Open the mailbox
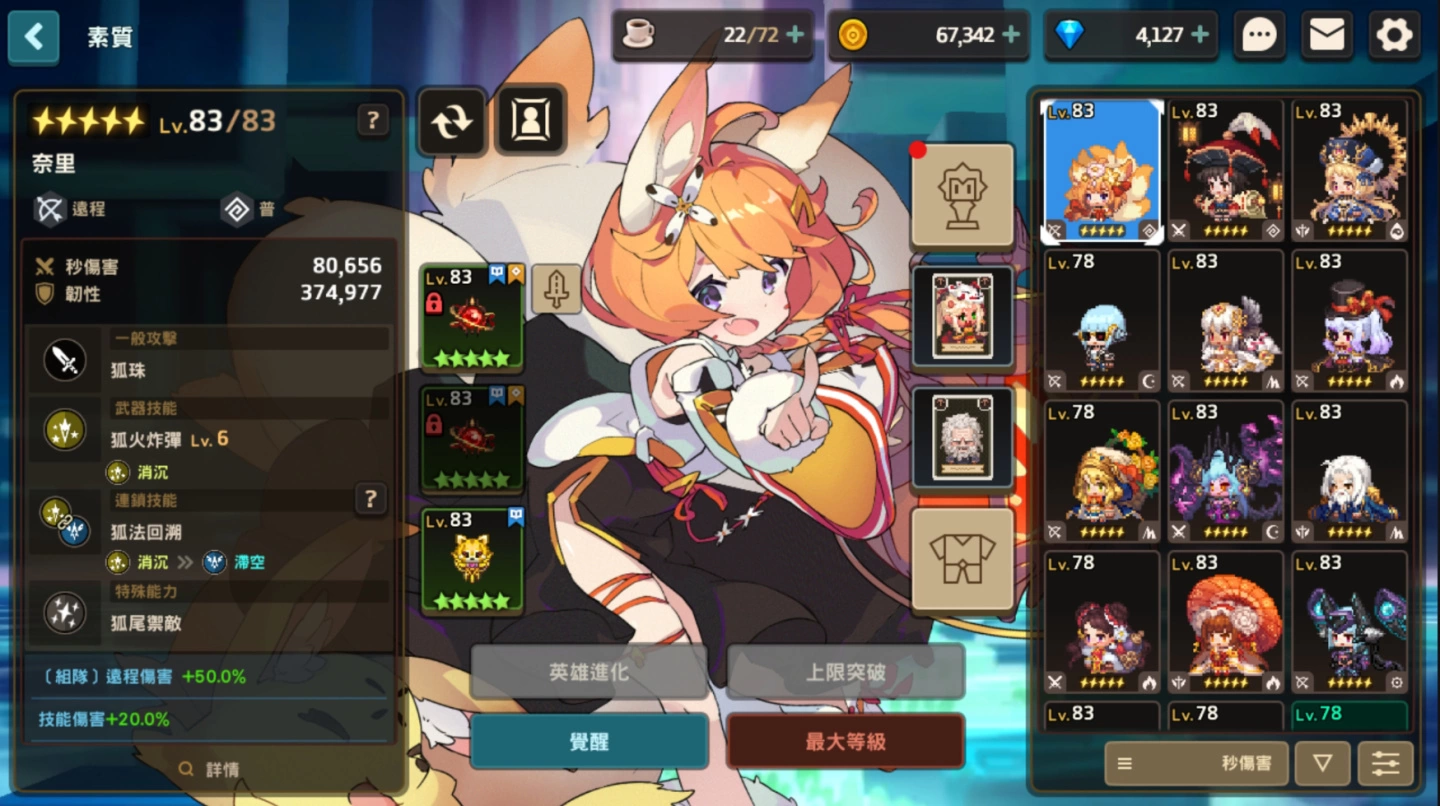Viewport: 1440px width, 806px height. tap(1326, 36)
